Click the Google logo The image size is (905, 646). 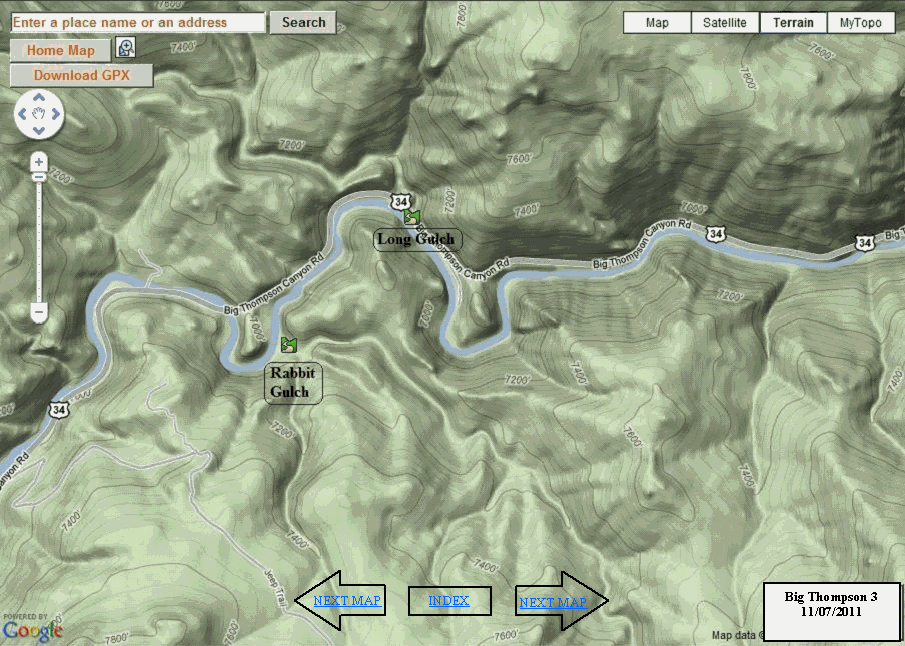(x=32, y=630)
